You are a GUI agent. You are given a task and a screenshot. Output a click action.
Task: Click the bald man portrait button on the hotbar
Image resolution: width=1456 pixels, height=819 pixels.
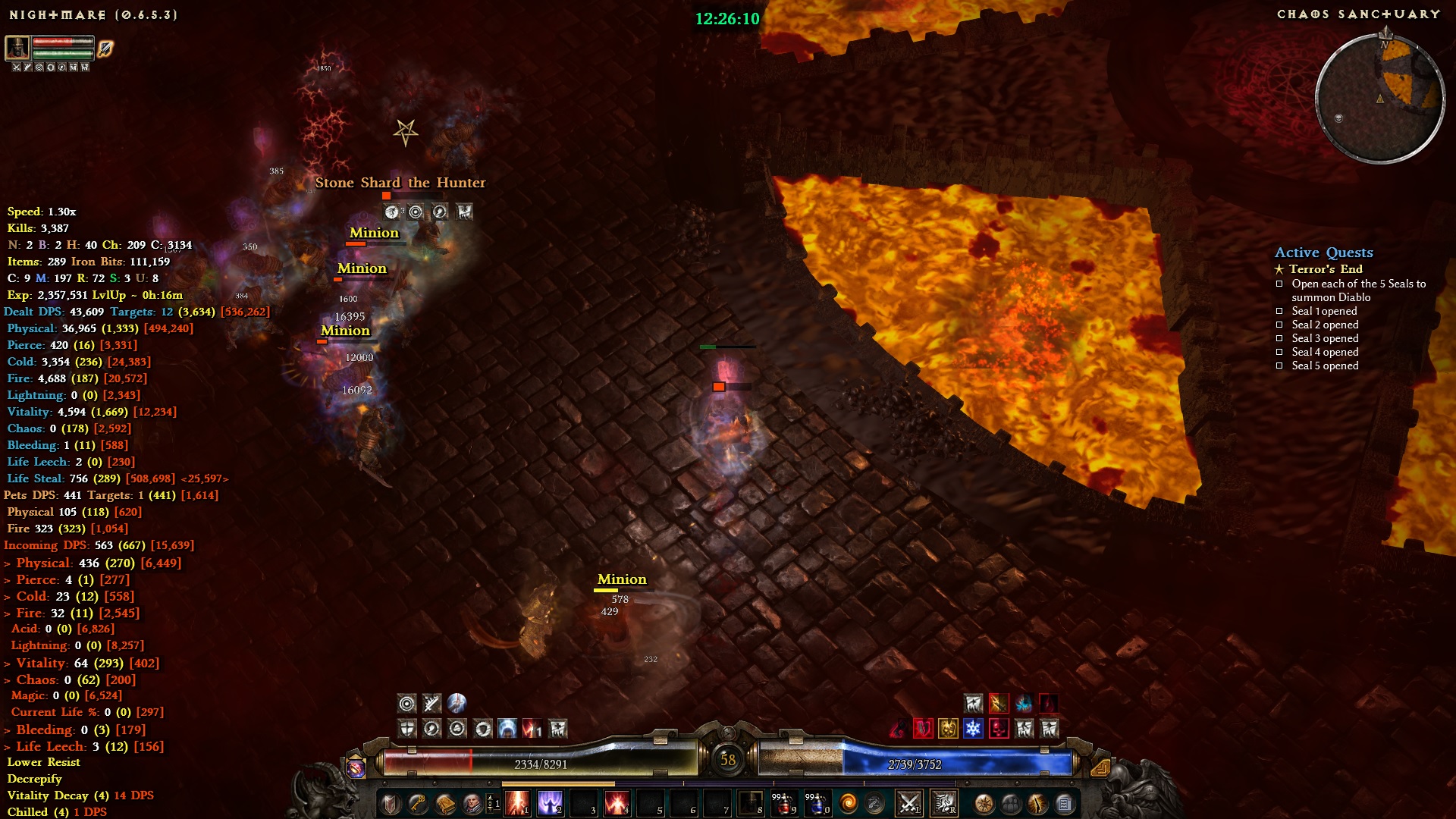(x=472, y=803)
